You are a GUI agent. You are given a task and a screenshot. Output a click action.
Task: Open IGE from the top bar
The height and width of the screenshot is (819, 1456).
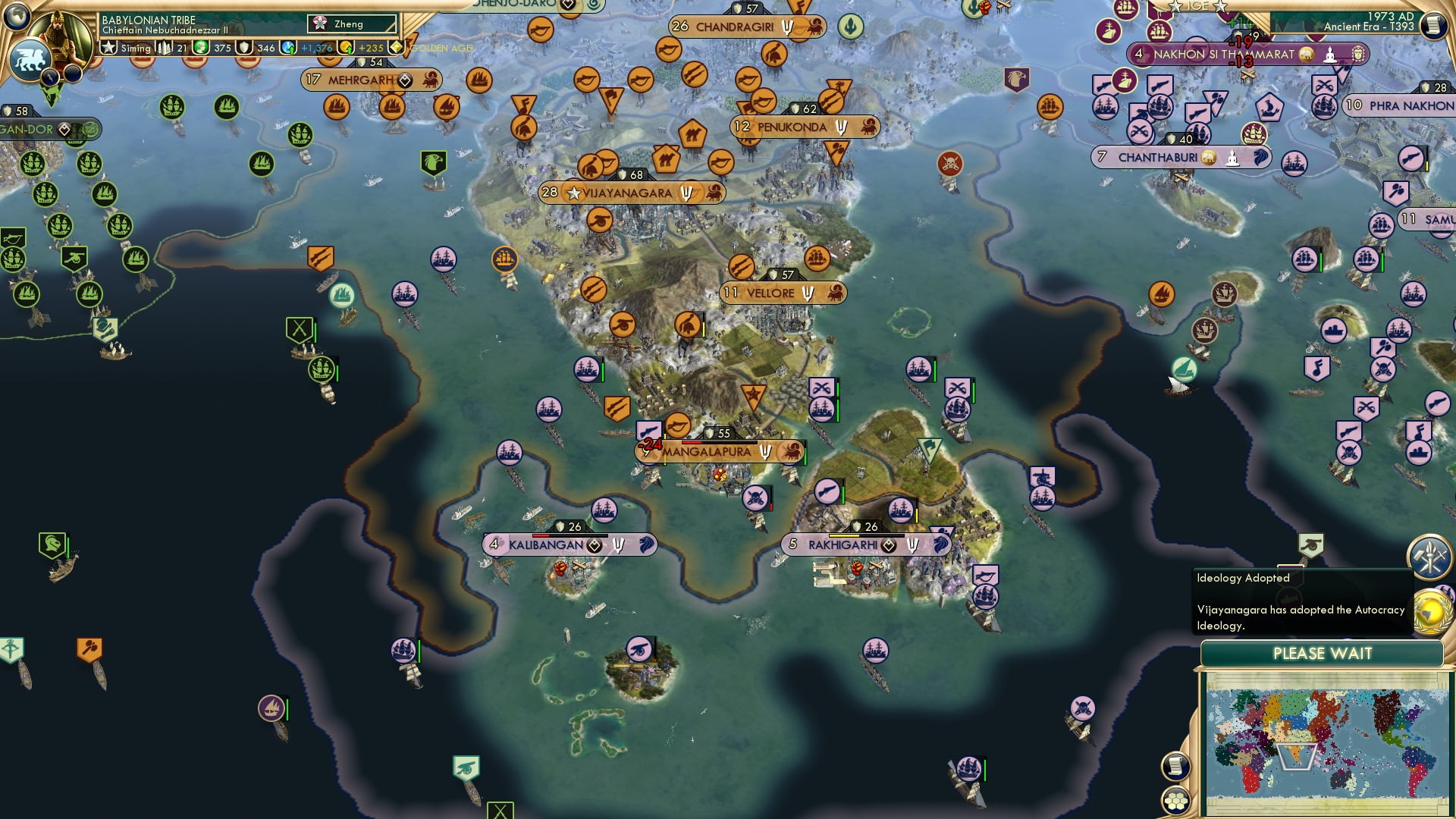1196,6
